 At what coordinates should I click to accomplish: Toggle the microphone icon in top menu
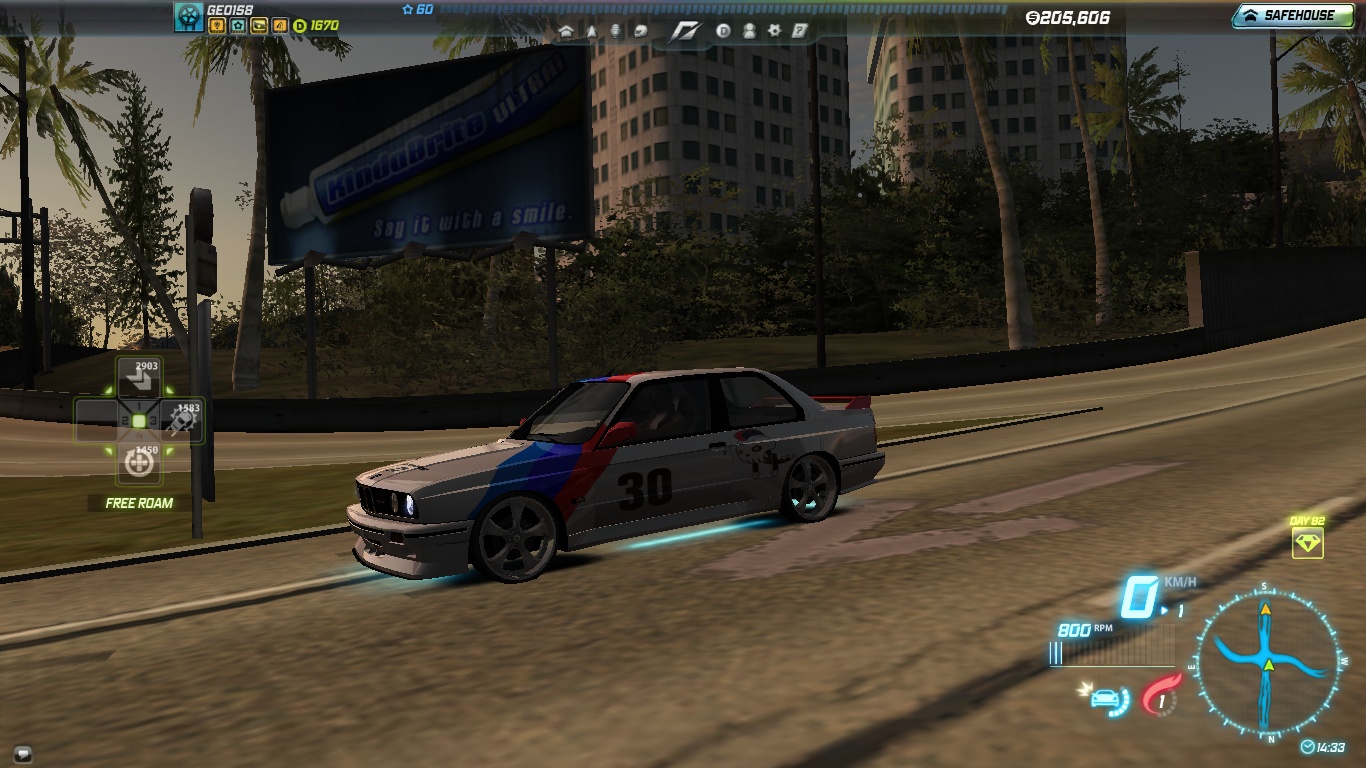coord(615,31)
